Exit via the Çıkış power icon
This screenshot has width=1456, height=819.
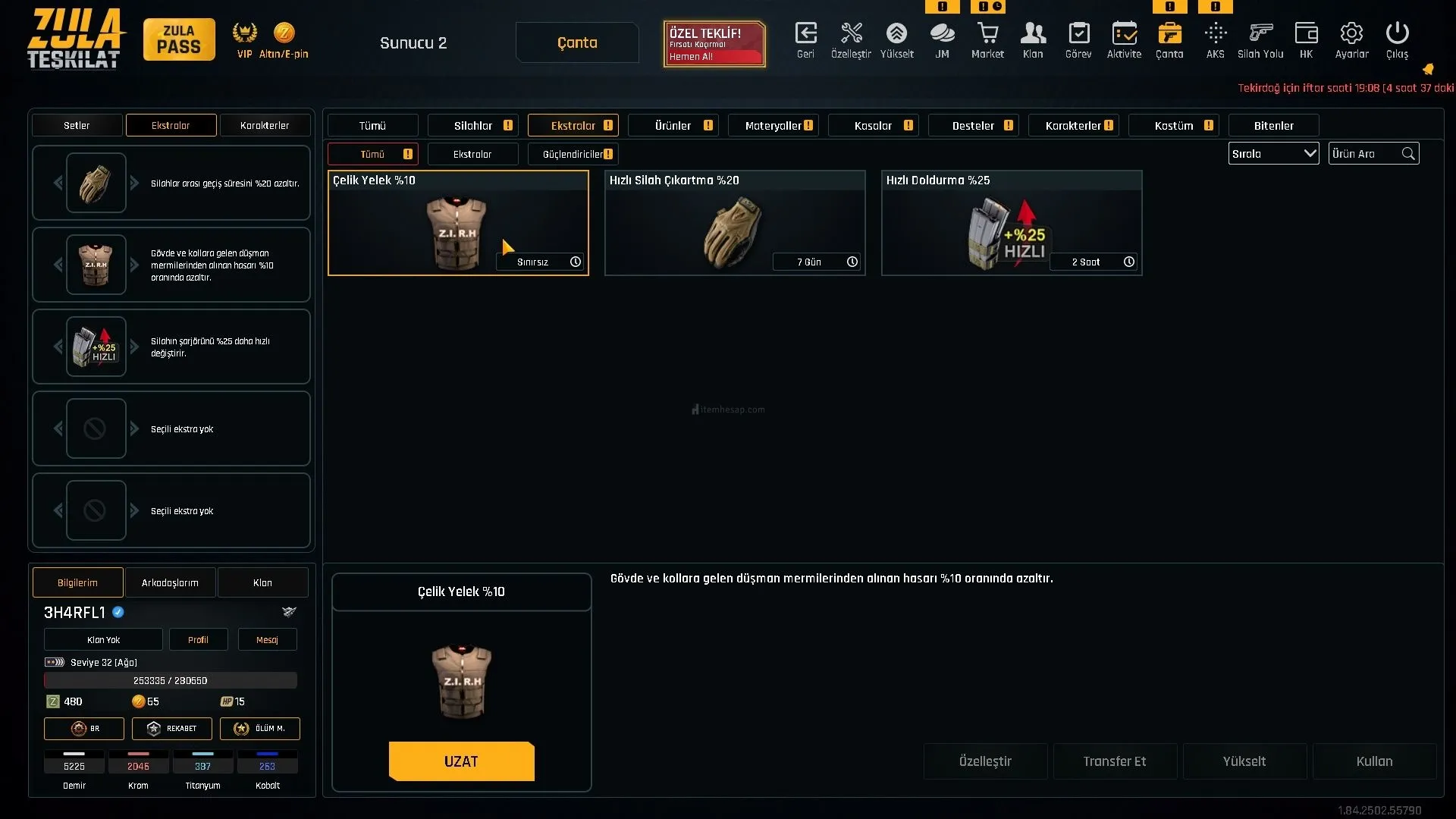tap(1397, 41)
